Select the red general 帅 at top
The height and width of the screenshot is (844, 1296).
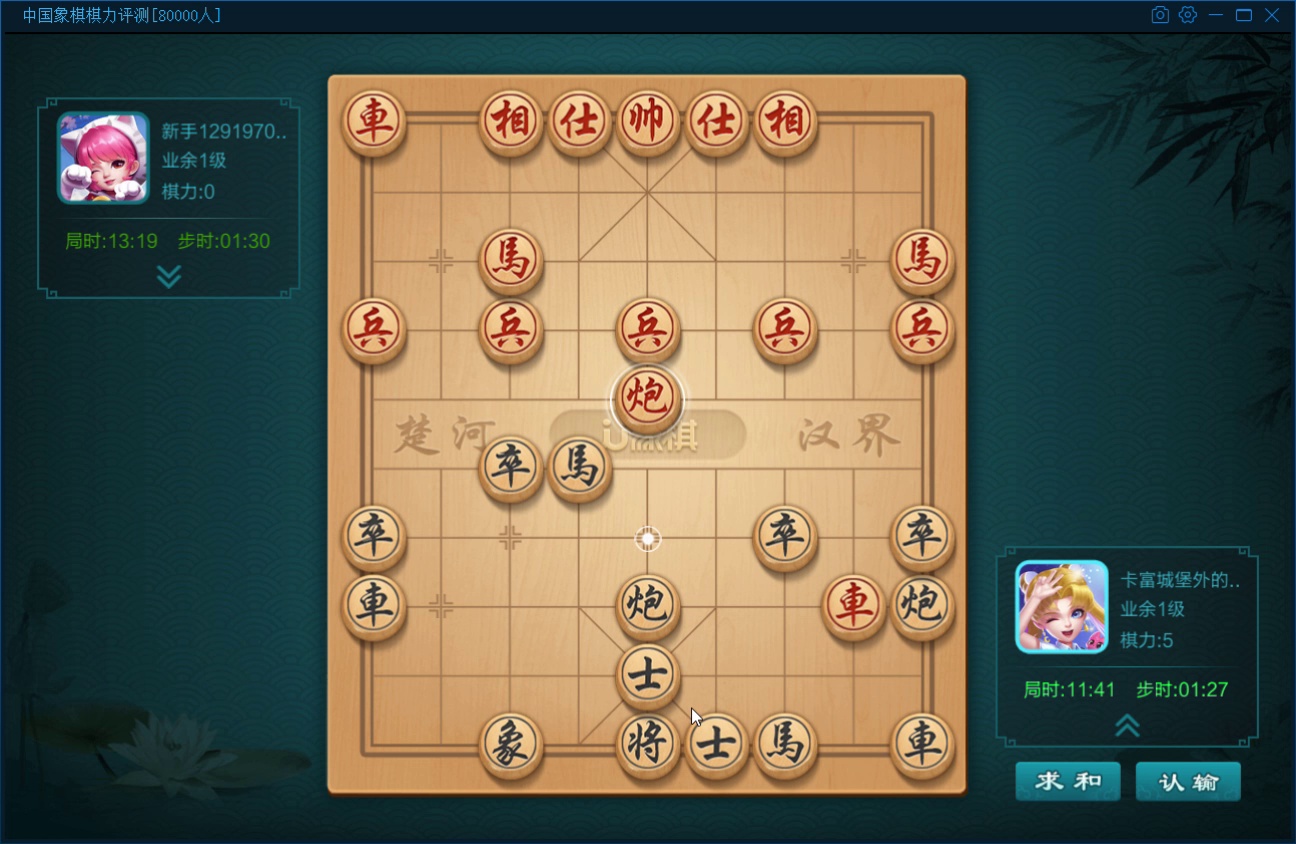point(647,121)
